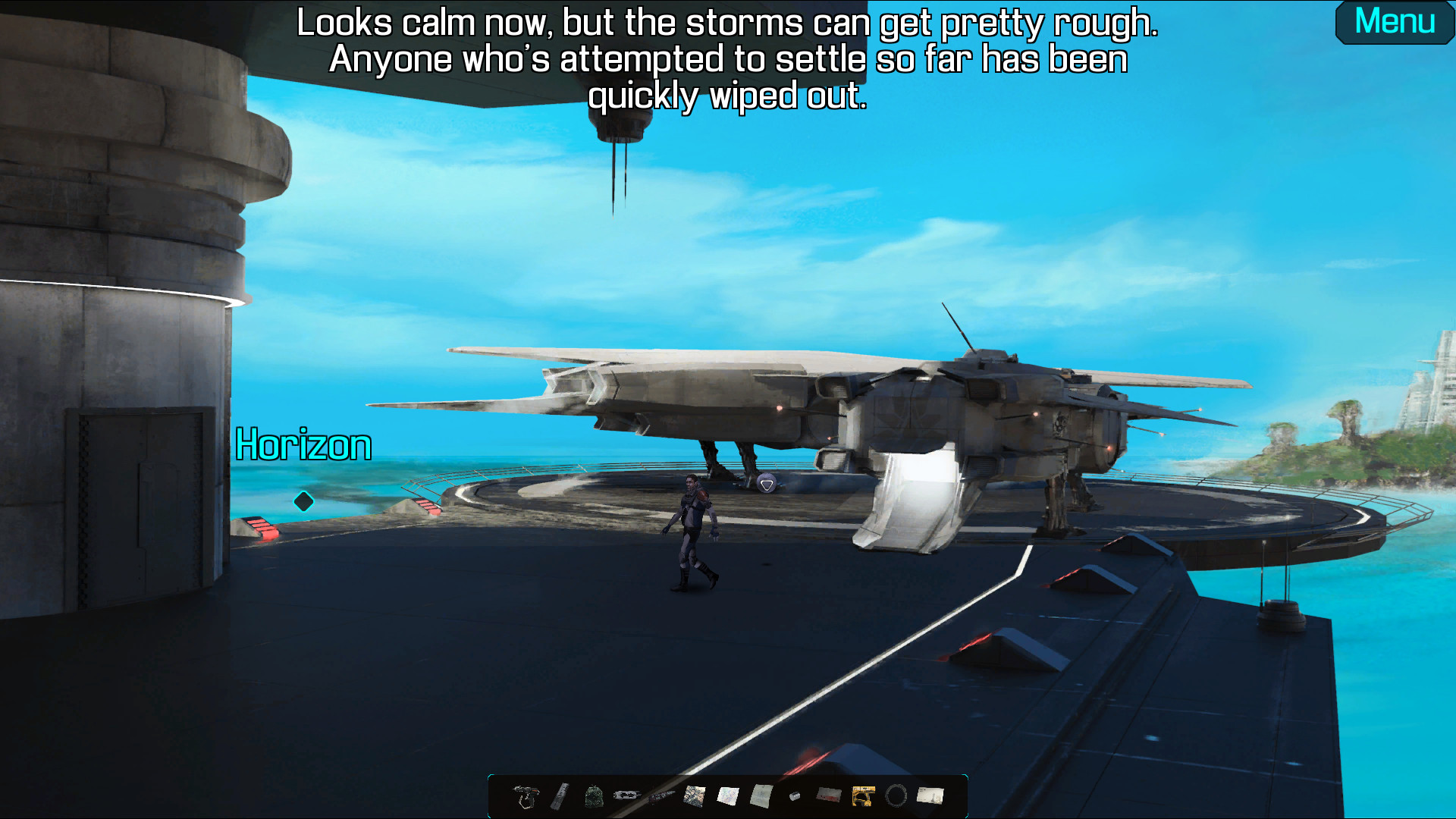Select the green mesh bag inventory item
The width and height of the screenshot is (1456, 819).
click(x=593, y=796)
